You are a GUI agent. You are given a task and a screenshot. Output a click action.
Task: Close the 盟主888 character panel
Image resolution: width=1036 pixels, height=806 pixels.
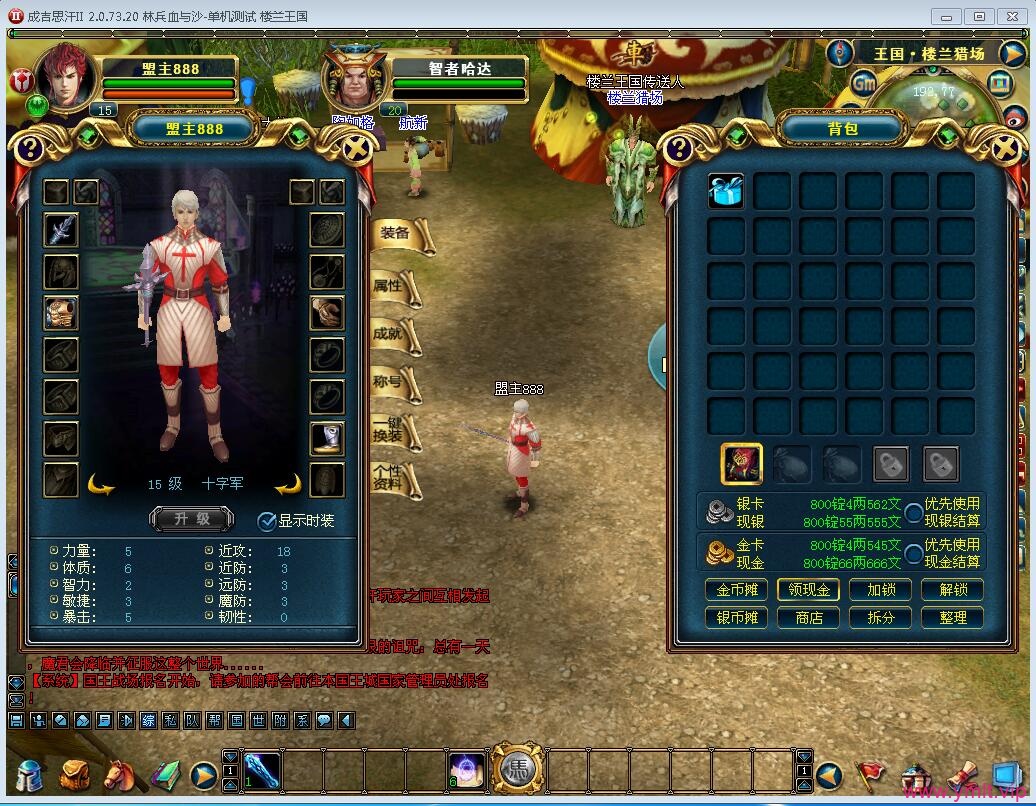point(356,149)
